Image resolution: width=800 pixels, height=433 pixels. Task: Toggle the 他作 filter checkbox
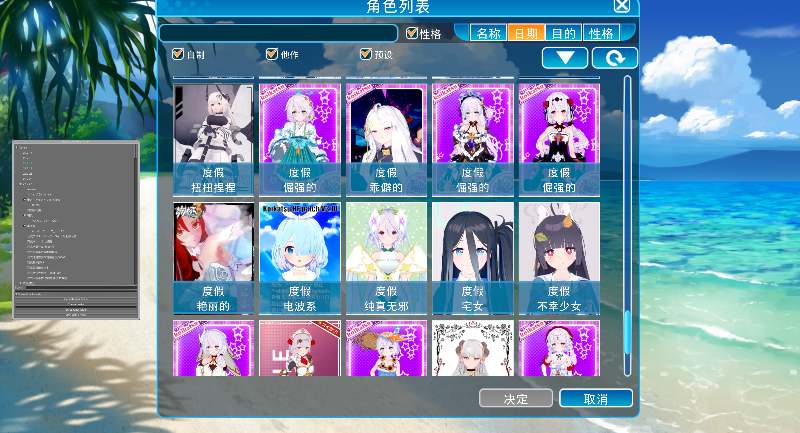271,54
